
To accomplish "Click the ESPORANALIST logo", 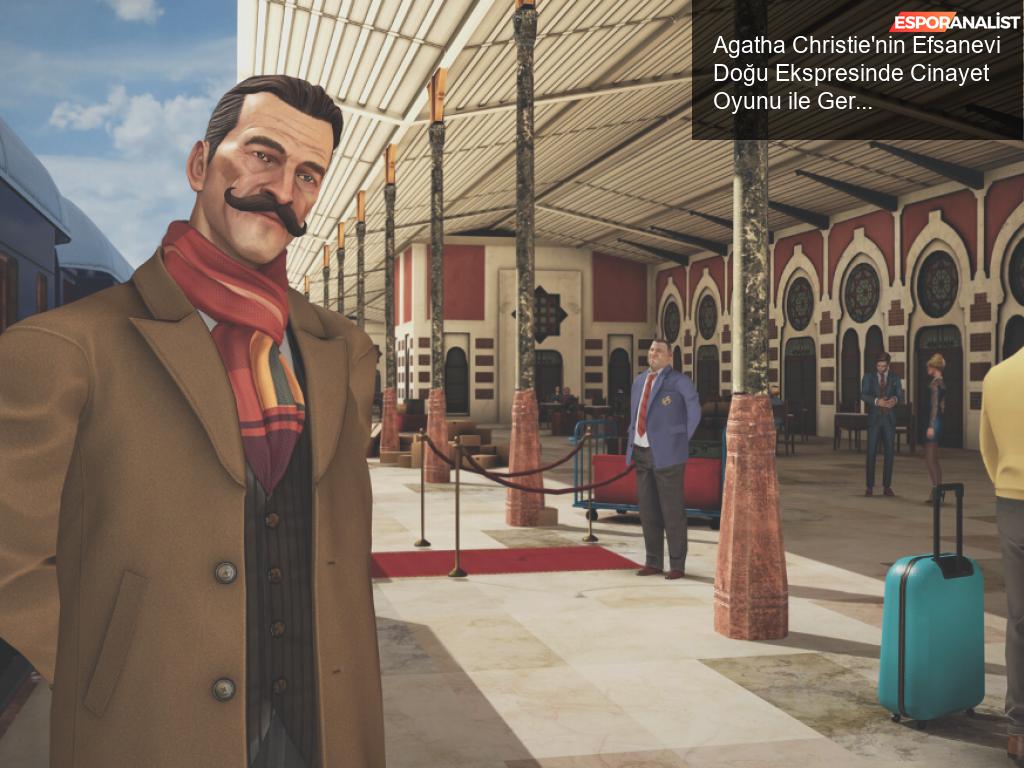I will [x=950, y=21].
